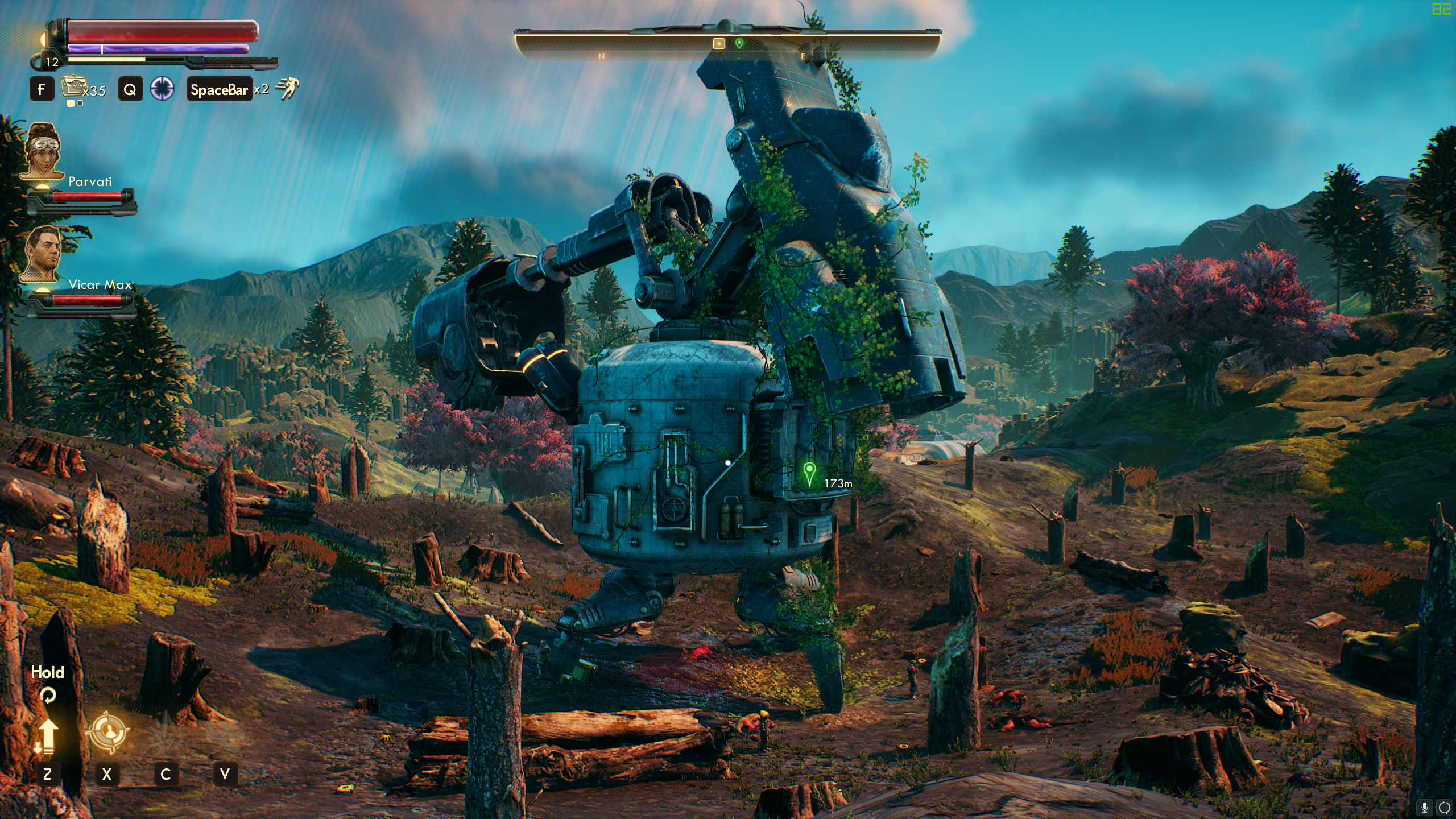Select the green 173m quest waypoint marker
1456x819 pixels.
[x=809, y=473]
